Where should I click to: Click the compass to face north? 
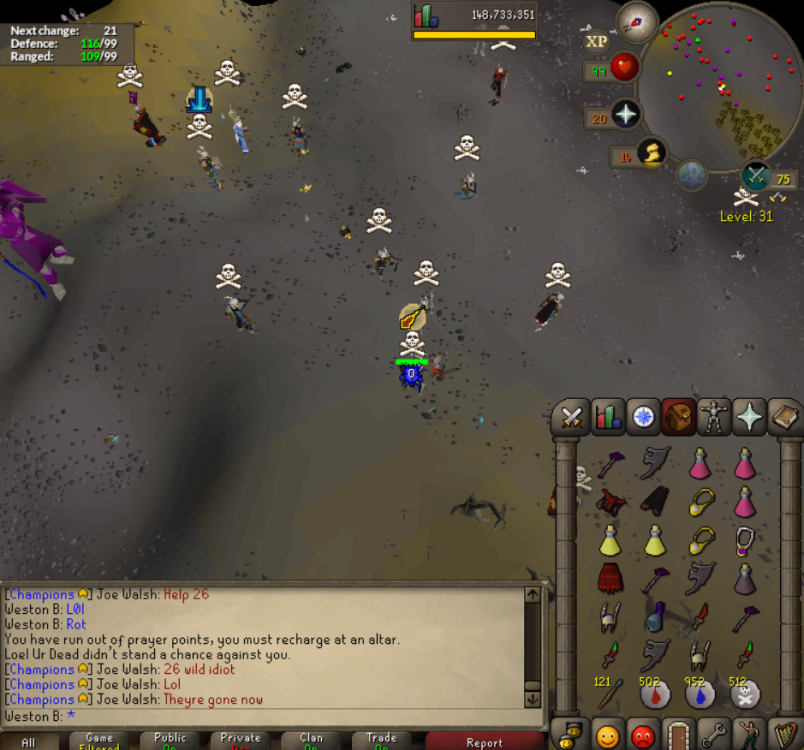tap(637, 20)
